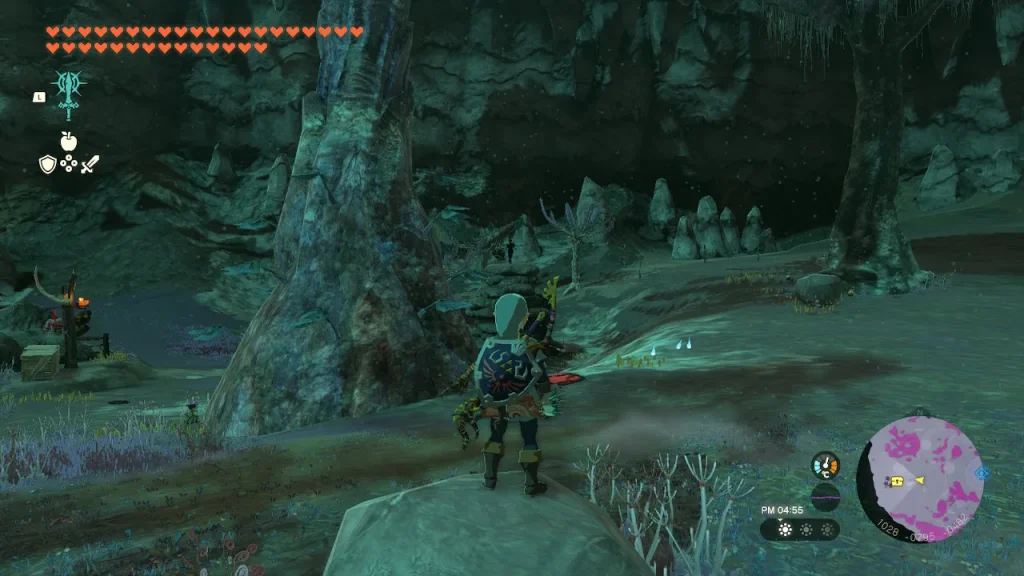Click the yellow treasure chest minimap marker
The height and width of the screenshot is (576, 1024).
pos(897,481)
